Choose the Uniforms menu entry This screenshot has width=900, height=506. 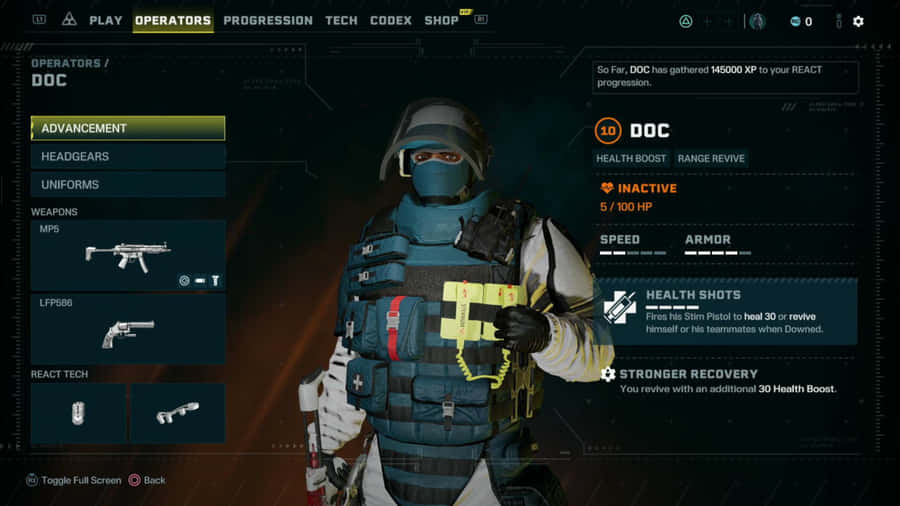click(128, 184)
